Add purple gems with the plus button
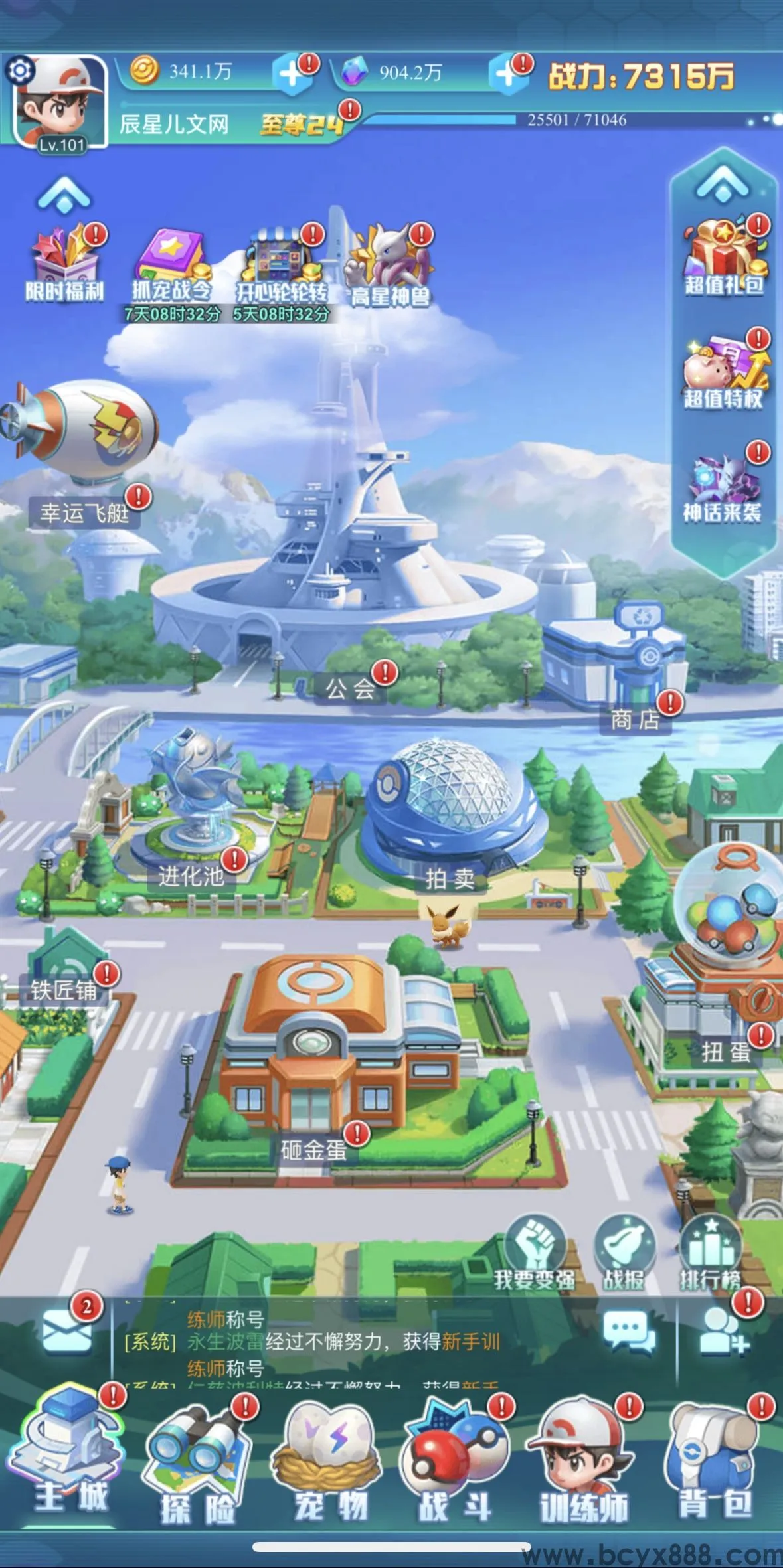 coord(507,74)
